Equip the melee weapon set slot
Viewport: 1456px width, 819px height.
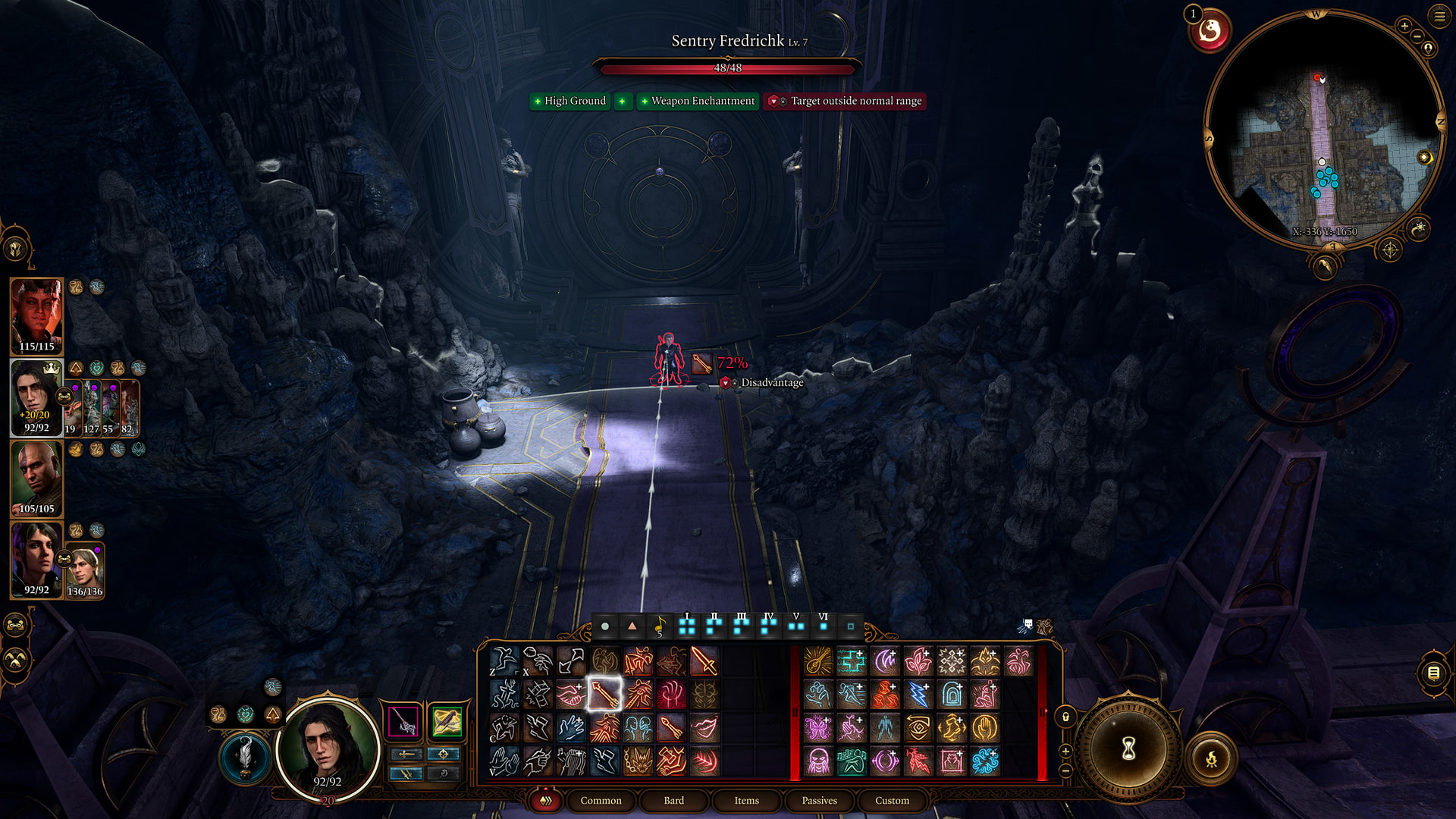pos(403,721)
